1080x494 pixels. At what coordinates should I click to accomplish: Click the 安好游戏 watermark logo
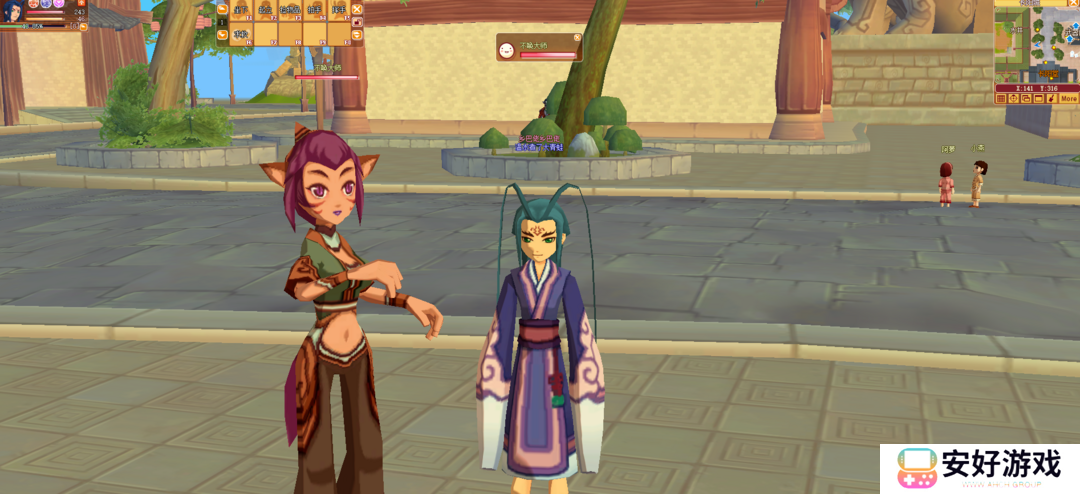[979, 468]
